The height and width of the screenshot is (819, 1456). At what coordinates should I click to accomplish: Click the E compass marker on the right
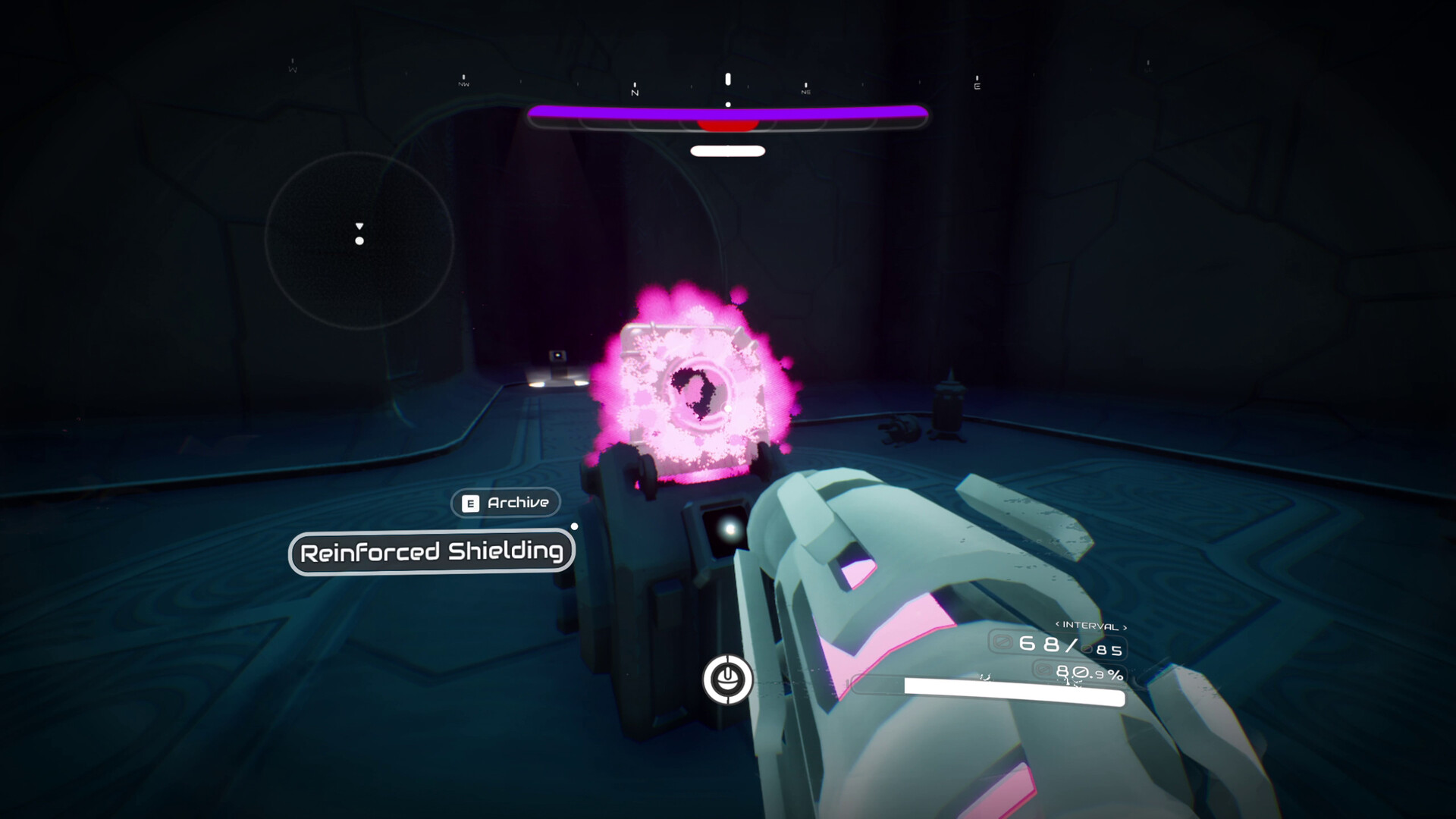point(978,83)
